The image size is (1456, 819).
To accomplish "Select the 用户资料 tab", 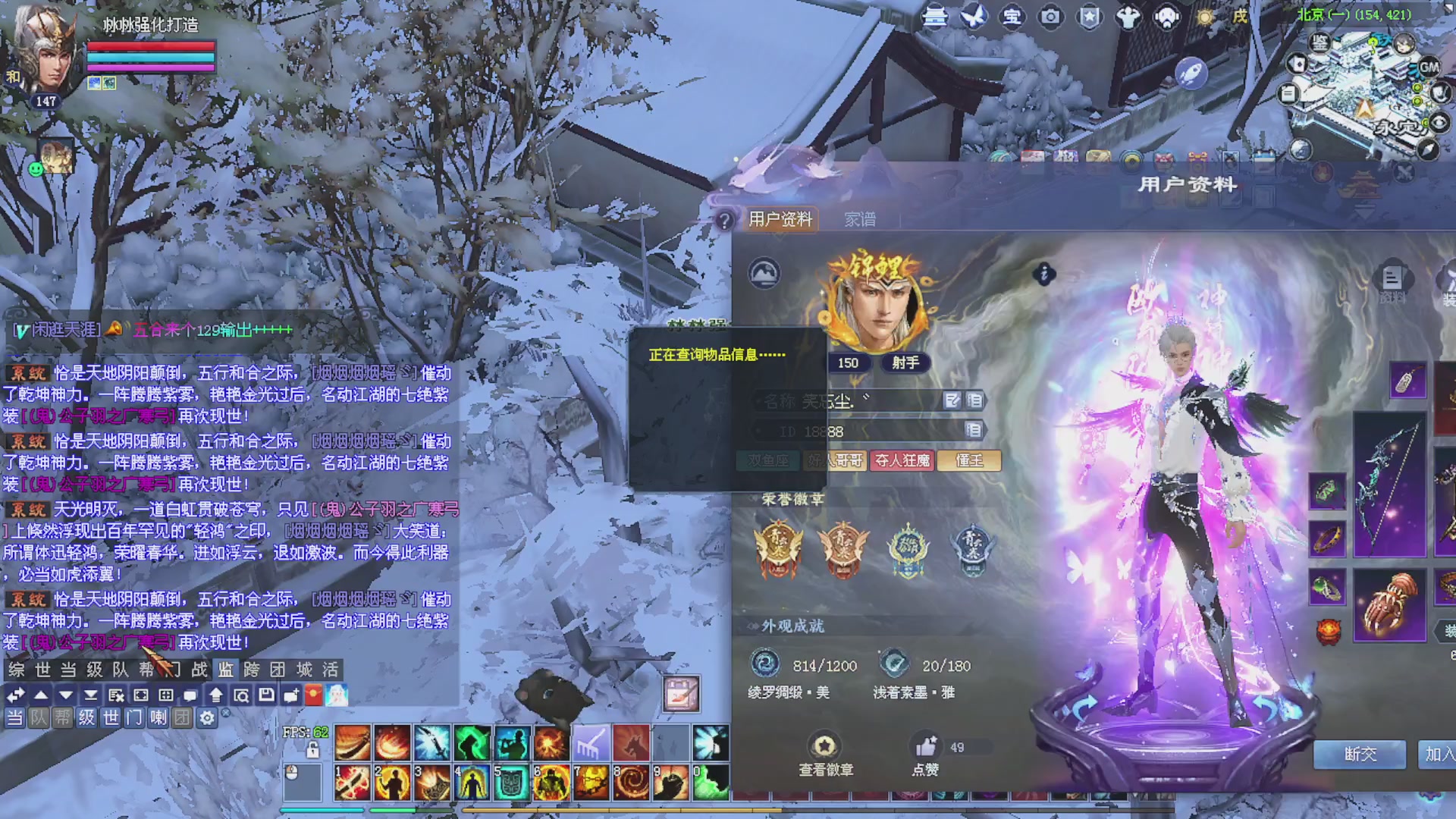I will click(780, 219).
